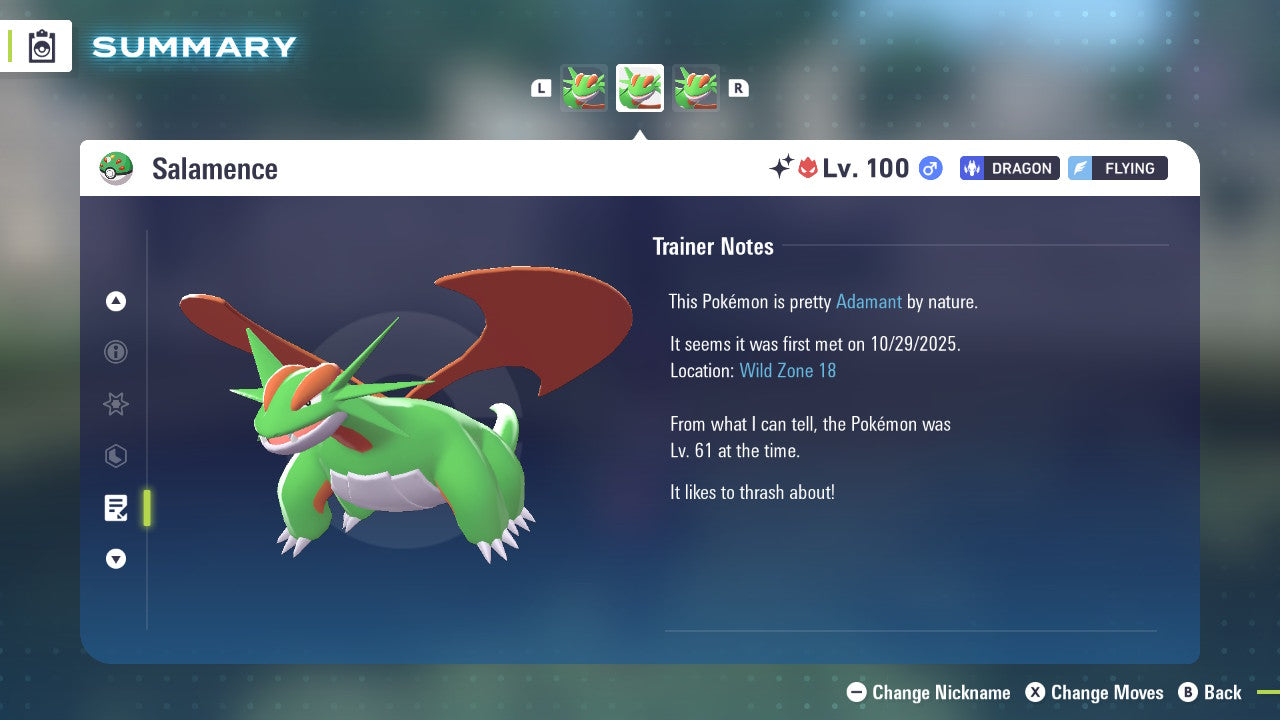Click the red mark icon before Lv. 100
The height and width of the screenshot is (720, 1280).
810,168
